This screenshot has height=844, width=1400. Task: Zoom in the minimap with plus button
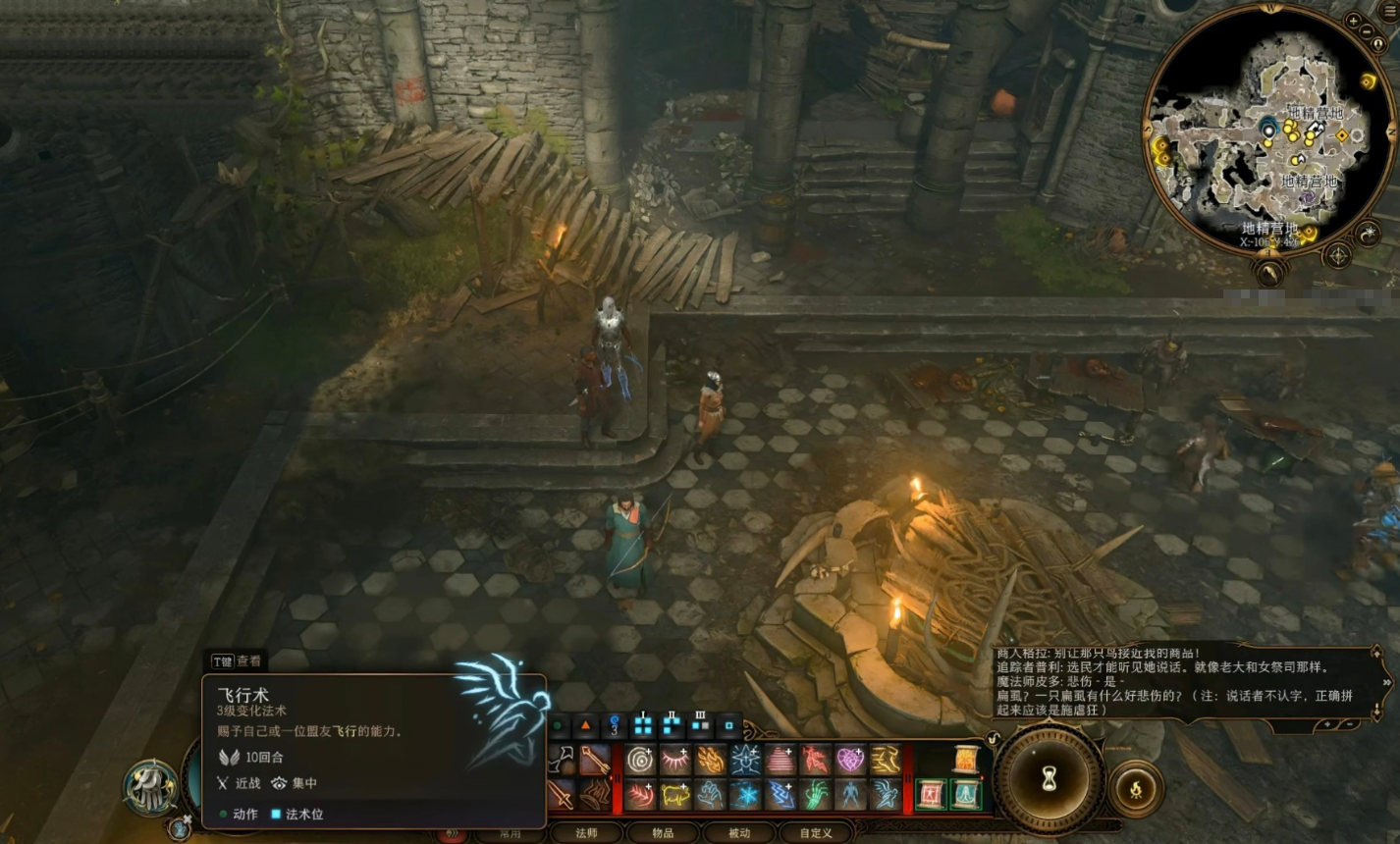(1353, 21)
